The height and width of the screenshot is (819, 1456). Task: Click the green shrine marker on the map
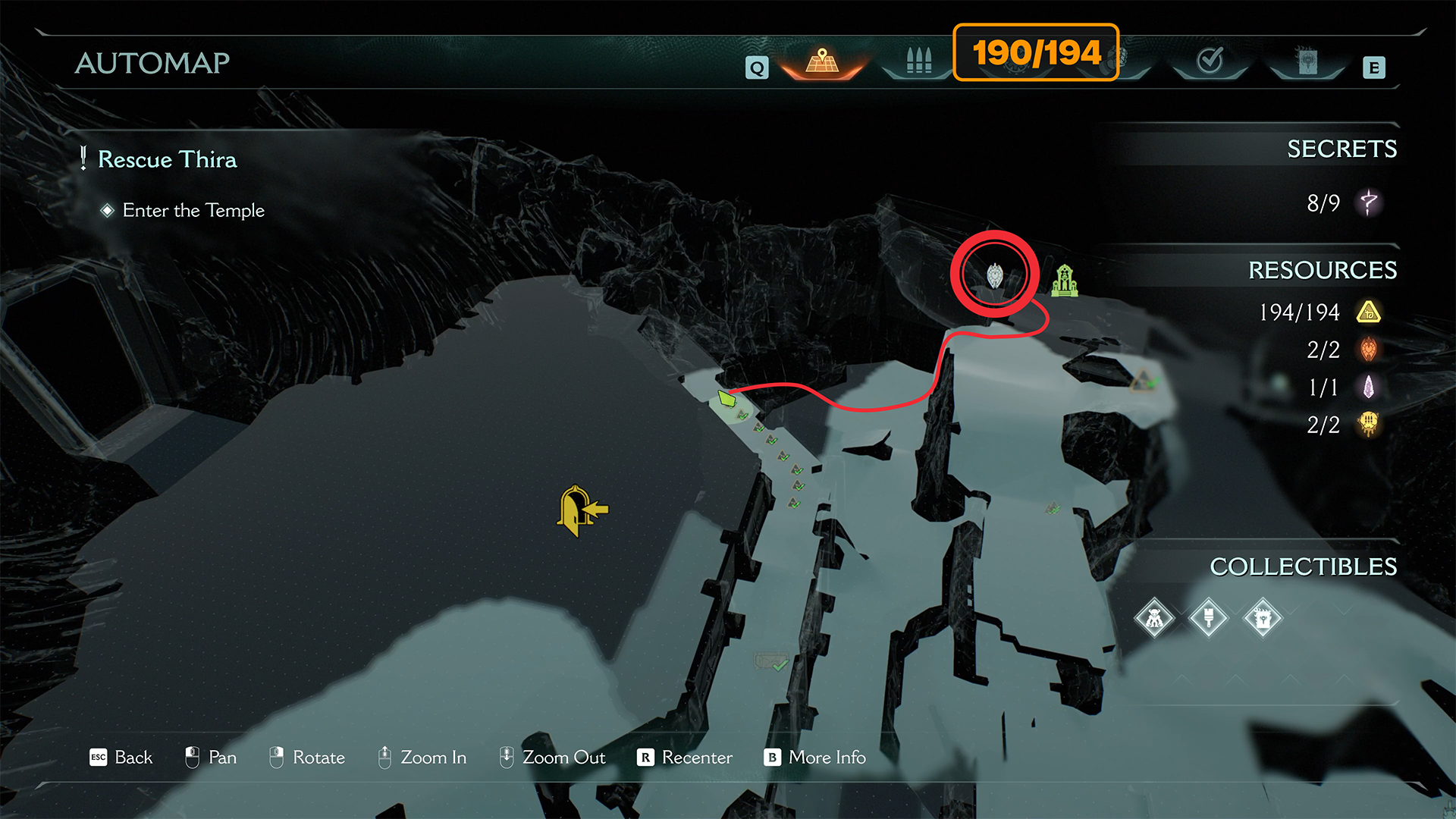(x=1065, y=281)
